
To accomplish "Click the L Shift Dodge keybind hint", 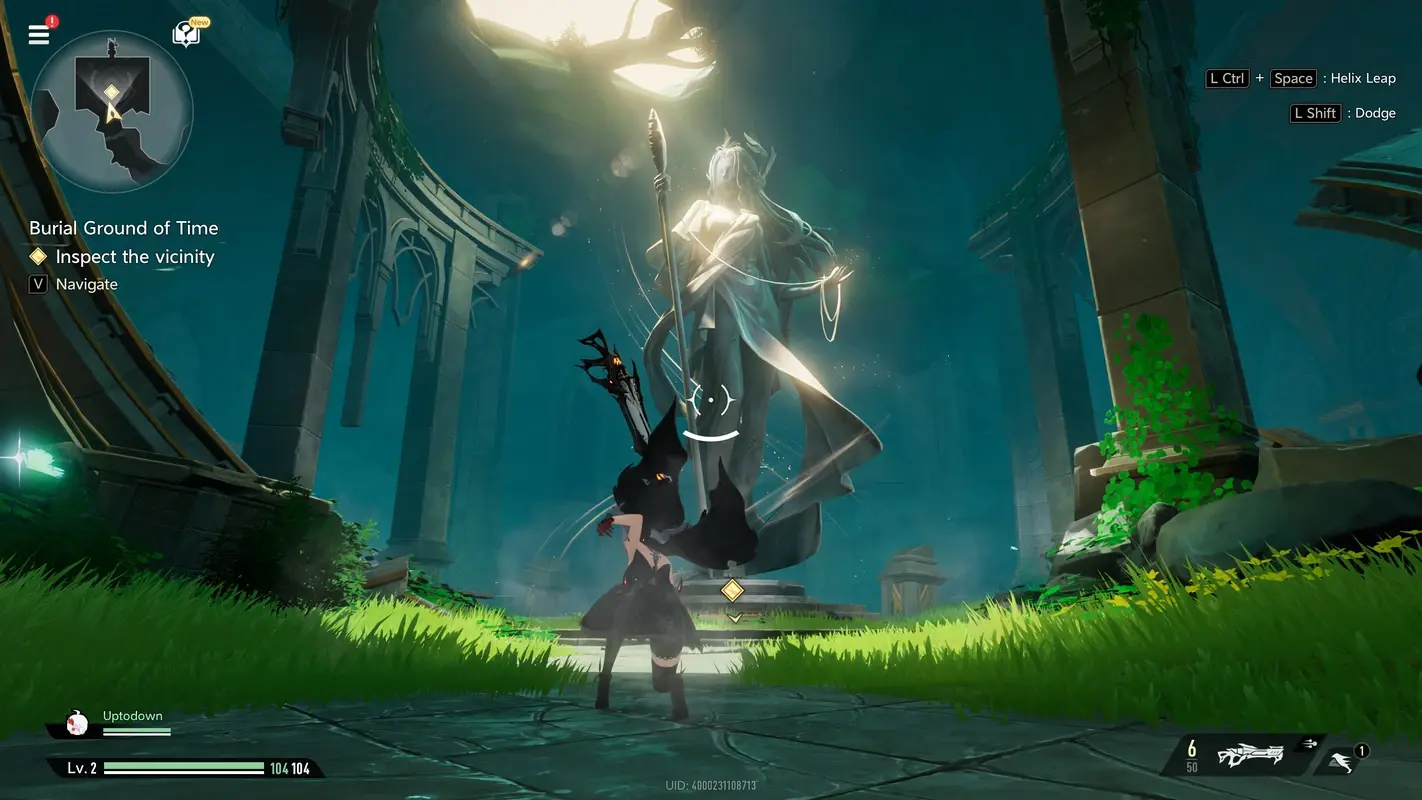I will point(1345,112).
